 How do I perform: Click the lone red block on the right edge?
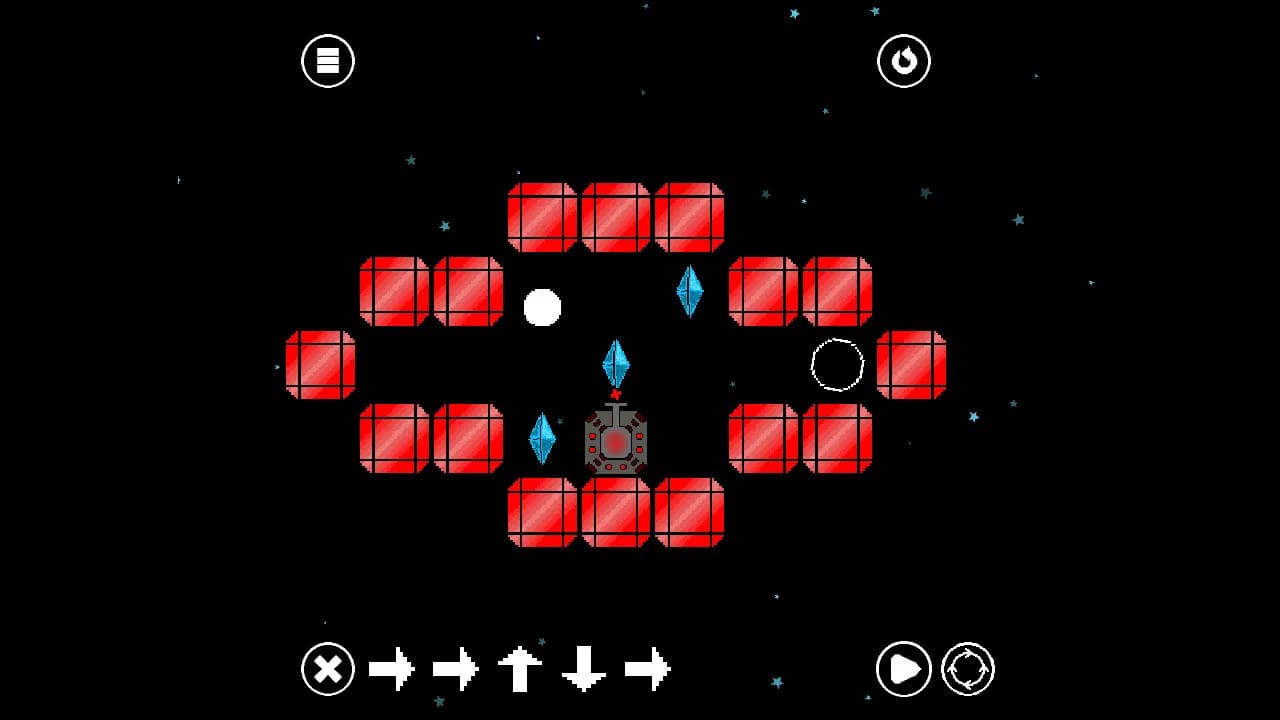coord(912,367)
